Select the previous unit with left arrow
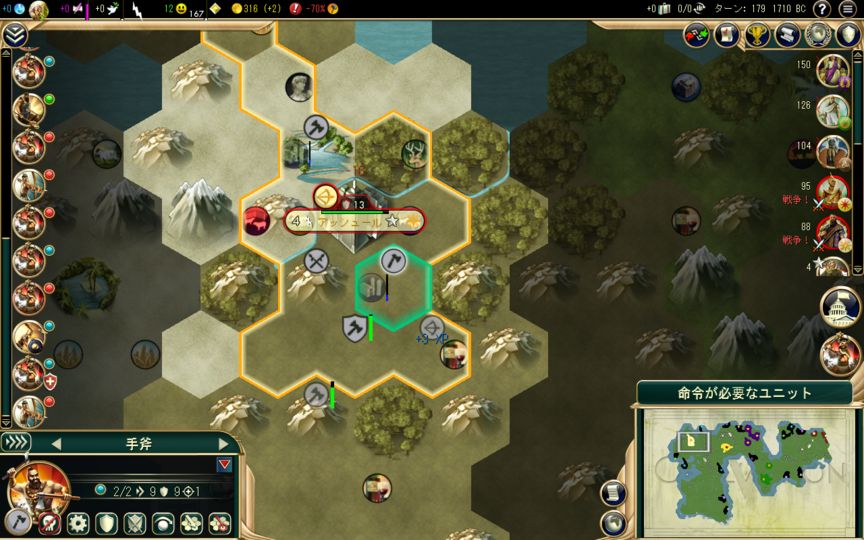Viewport: 864px width, 540px height. tap(56, 444)
